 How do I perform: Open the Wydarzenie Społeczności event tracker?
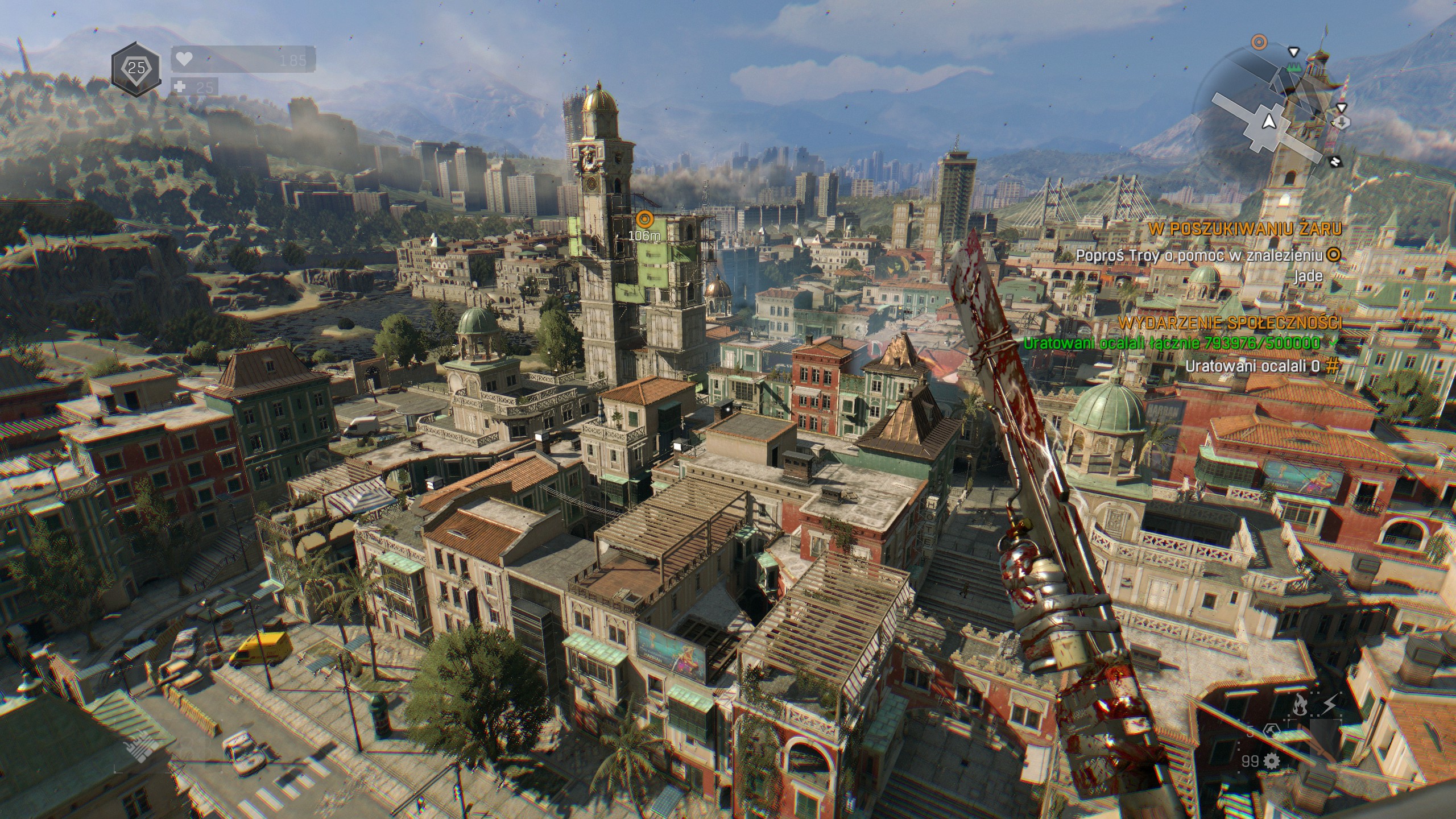(x=1230, y=323)
